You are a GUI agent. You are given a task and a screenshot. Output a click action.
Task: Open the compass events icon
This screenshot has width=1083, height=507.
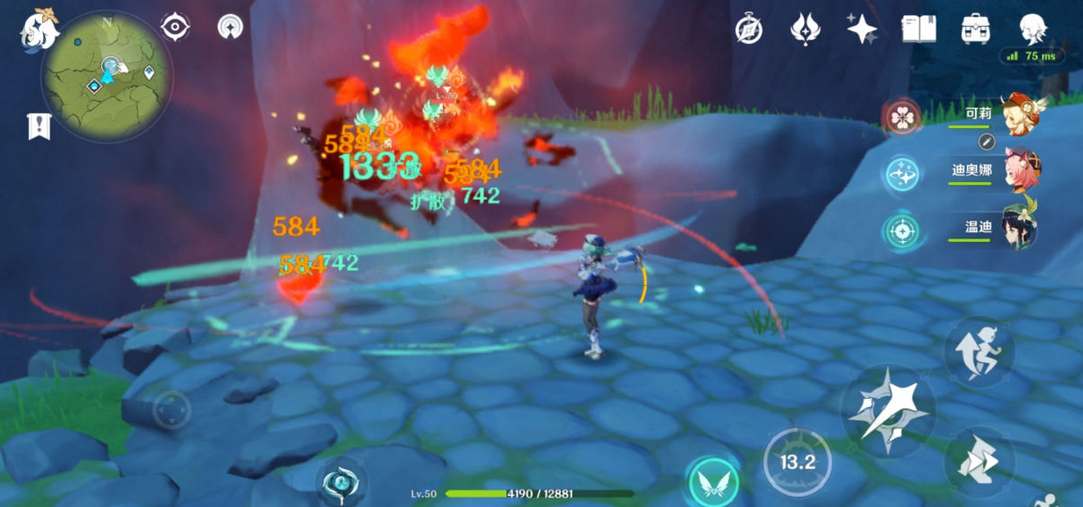[x=748, y=30]
